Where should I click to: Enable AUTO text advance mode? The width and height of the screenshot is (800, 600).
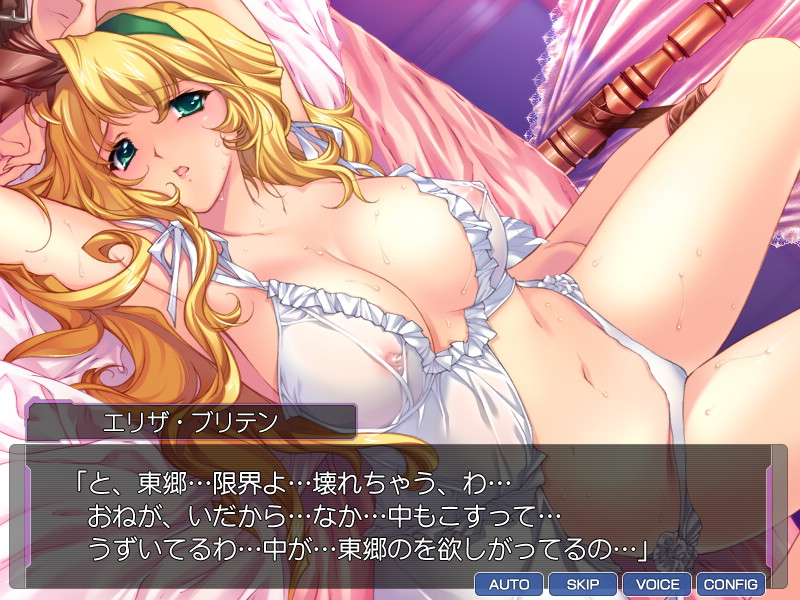pyautogui.click(x=508, y=584)
